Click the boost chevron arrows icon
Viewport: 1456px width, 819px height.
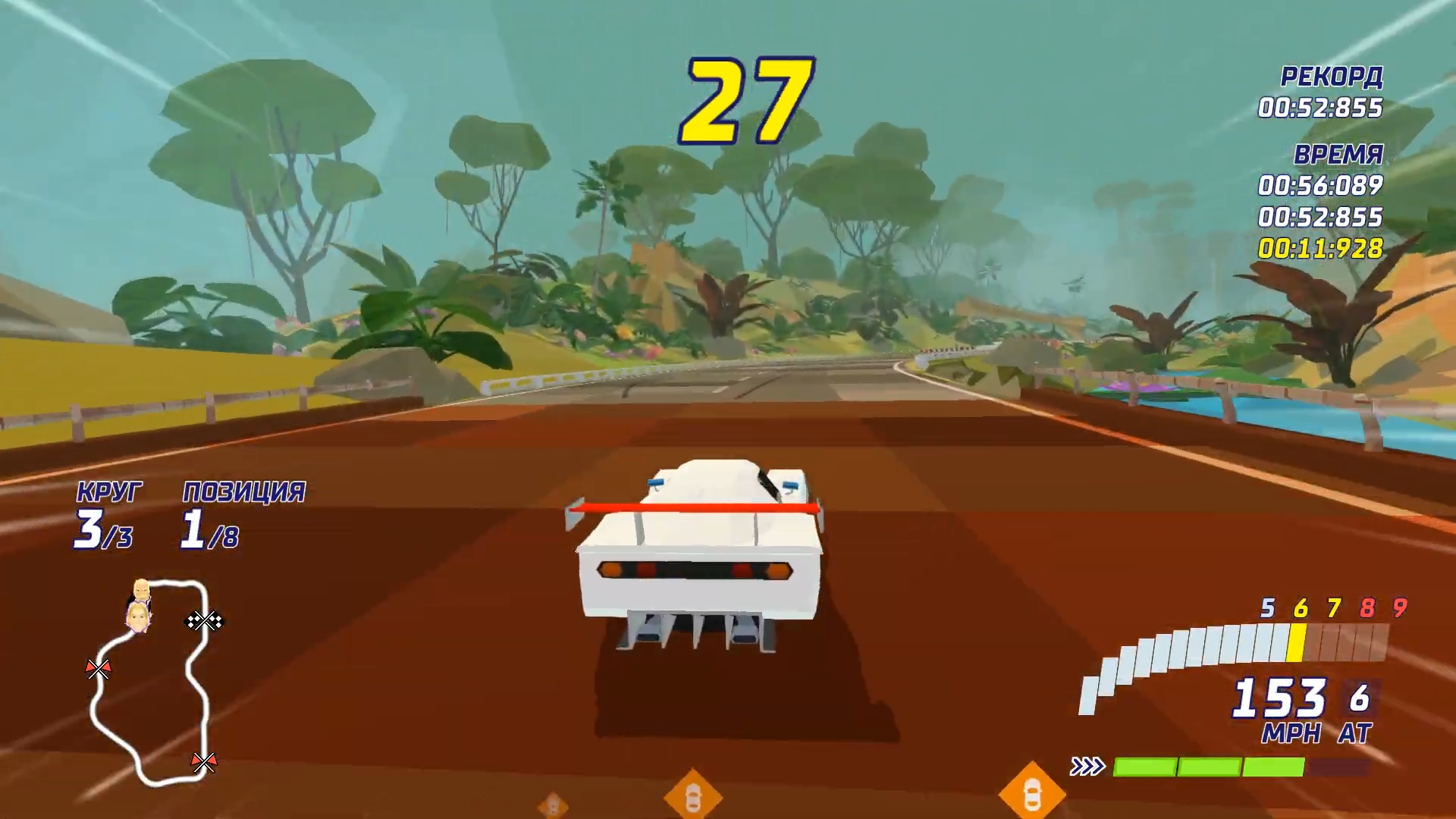pyautogui.click(x=1087, y=767)
